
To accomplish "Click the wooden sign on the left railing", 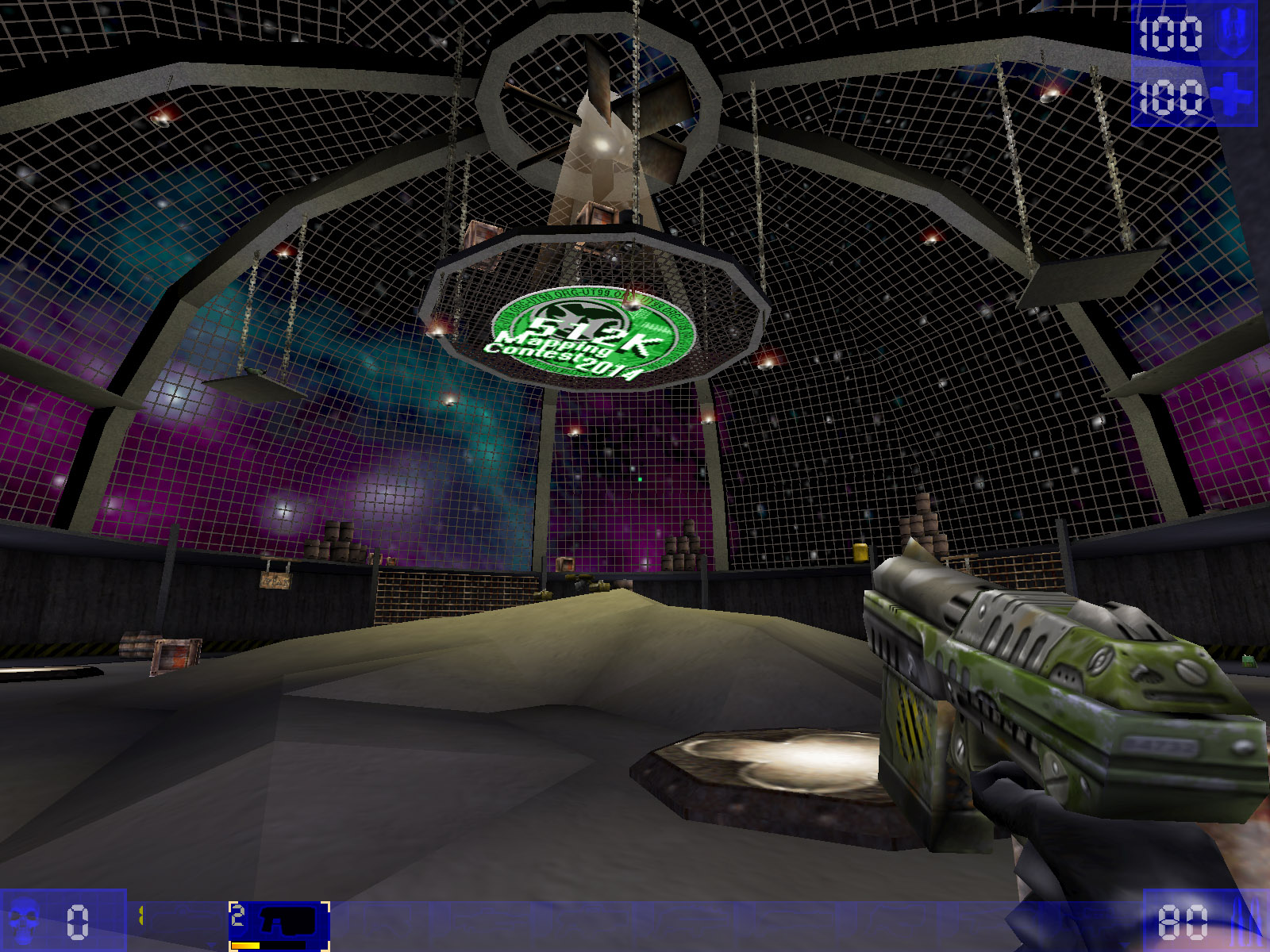I will (x=275, y=580).
